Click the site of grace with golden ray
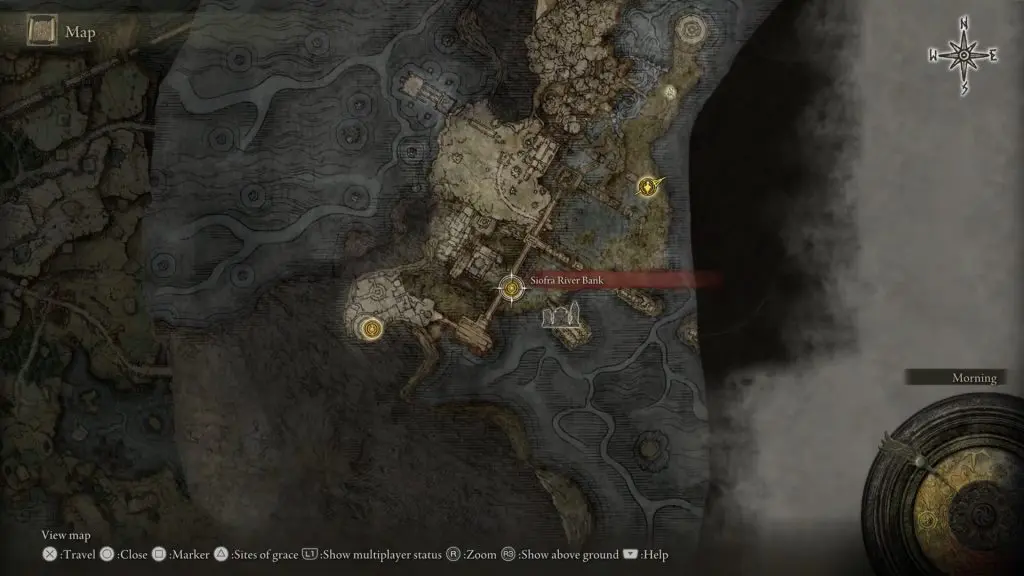Image resolution: width=1024 pixels, height=576 pixels. [650, 186]
